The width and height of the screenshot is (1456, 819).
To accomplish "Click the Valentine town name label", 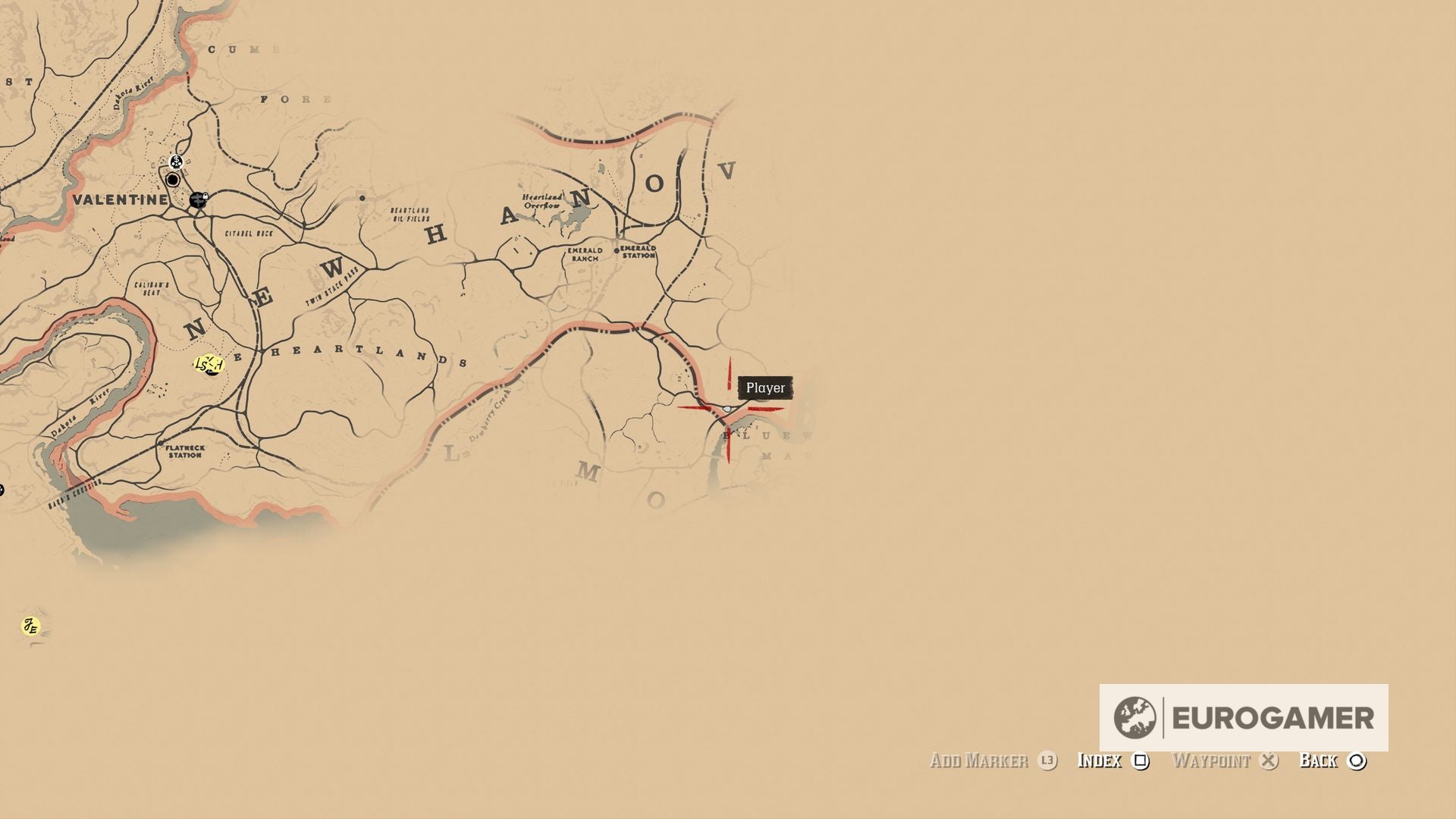I will click(x=121, y=201).
